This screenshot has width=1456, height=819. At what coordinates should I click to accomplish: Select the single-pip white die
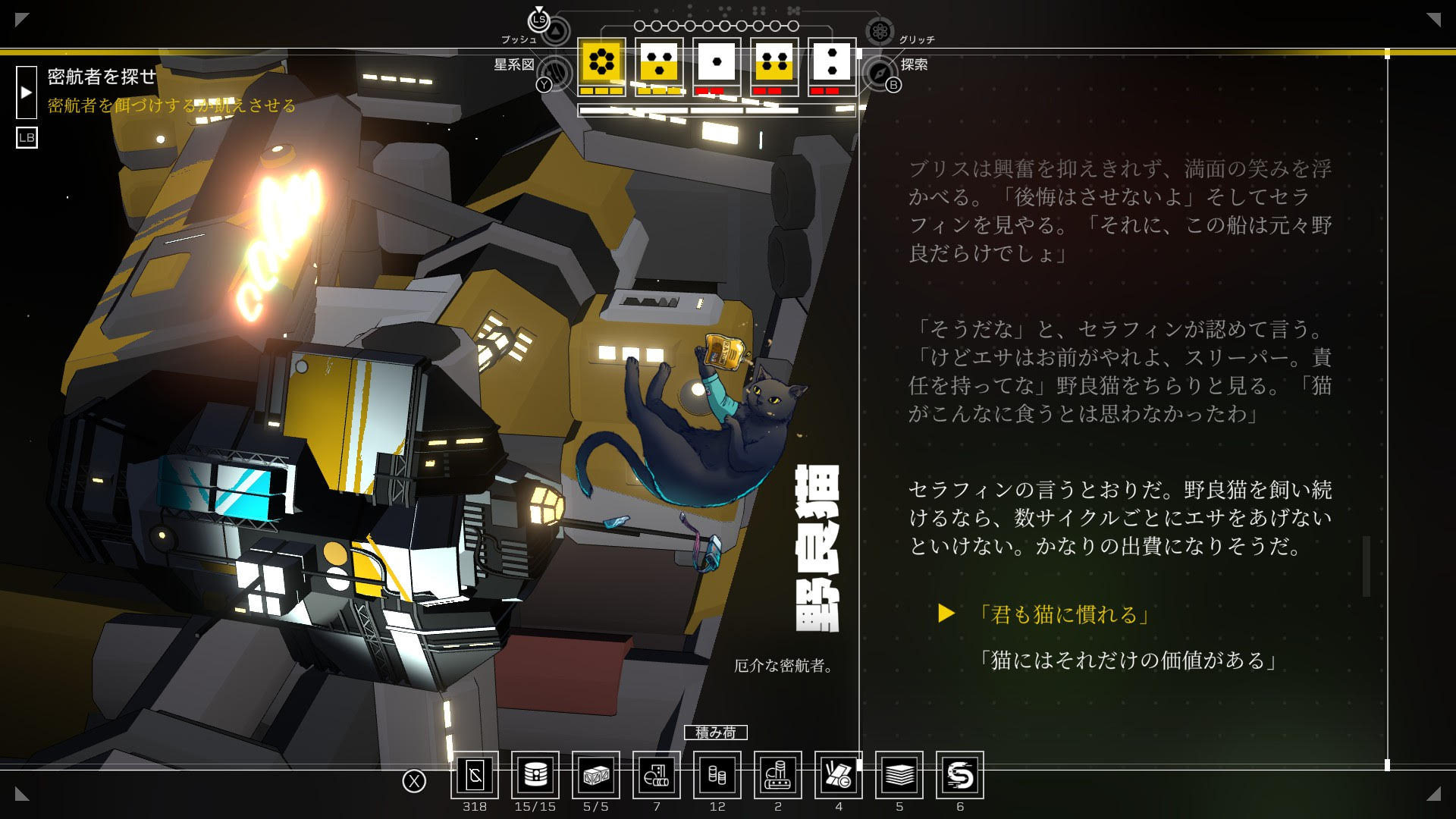click(x=717, y=62)
